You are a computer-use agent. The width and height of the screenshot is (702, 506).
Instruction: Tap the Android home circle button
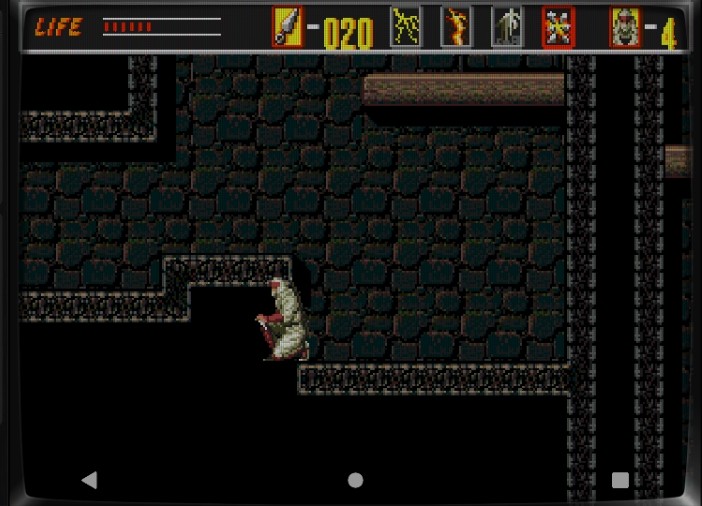point(355,480)
